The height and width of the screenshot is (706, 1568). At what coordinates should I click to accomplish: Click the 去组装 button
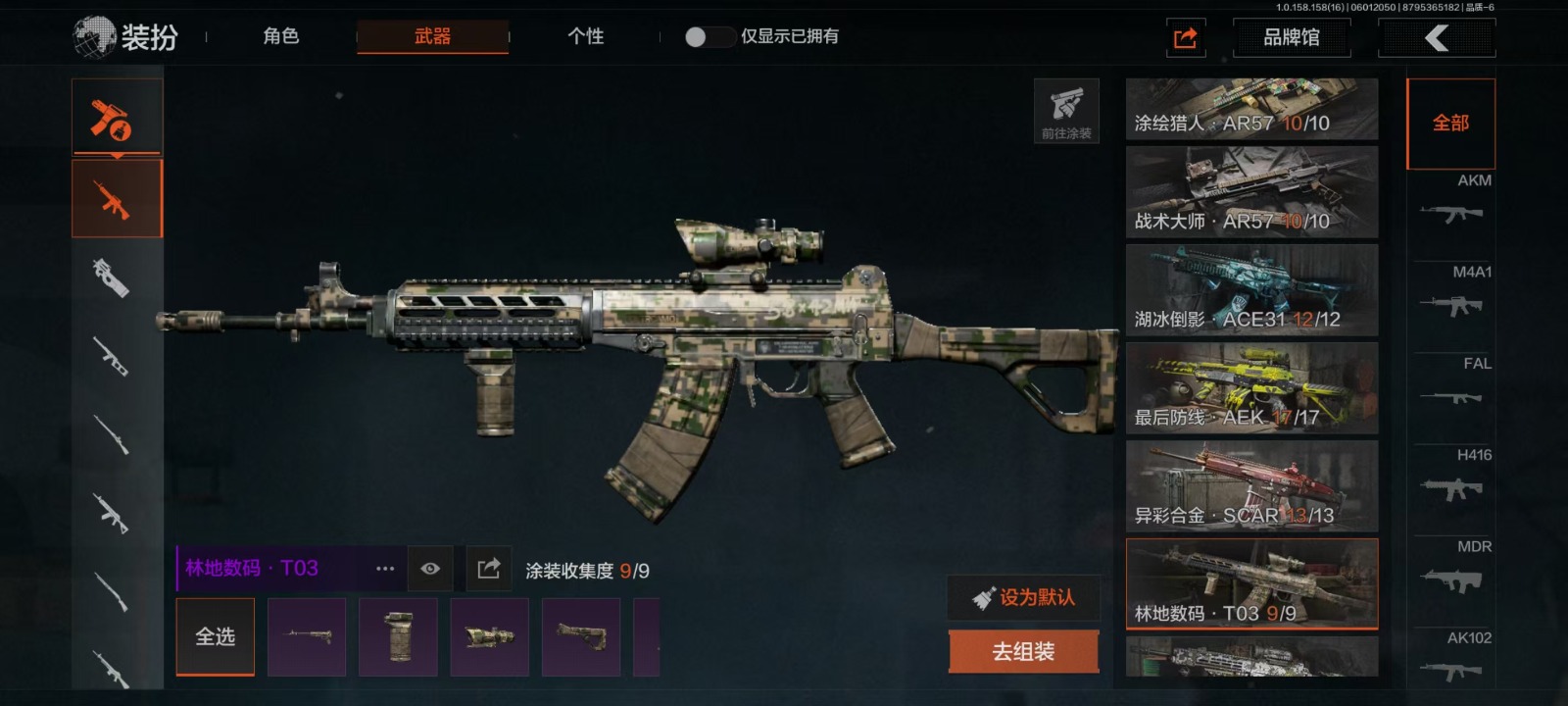click(1023, 651)
